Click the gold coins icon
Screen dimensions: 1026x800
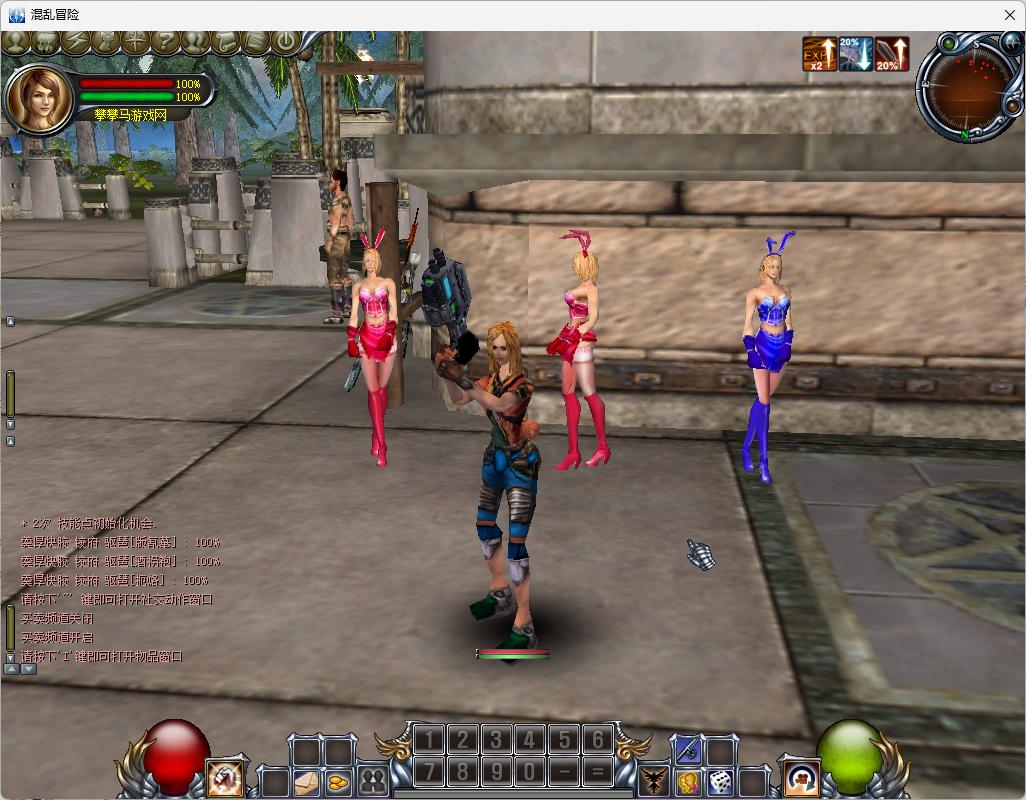[x=339, y=781]
